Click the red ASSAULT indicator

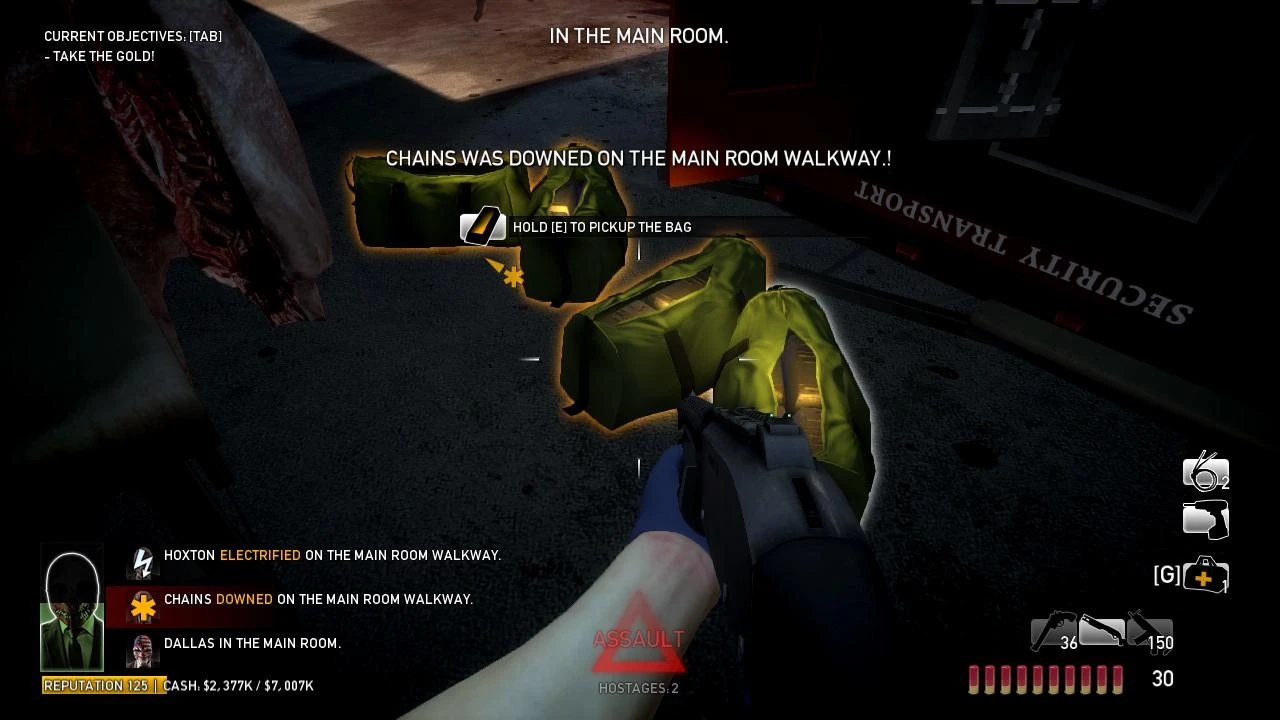point(639,638)
